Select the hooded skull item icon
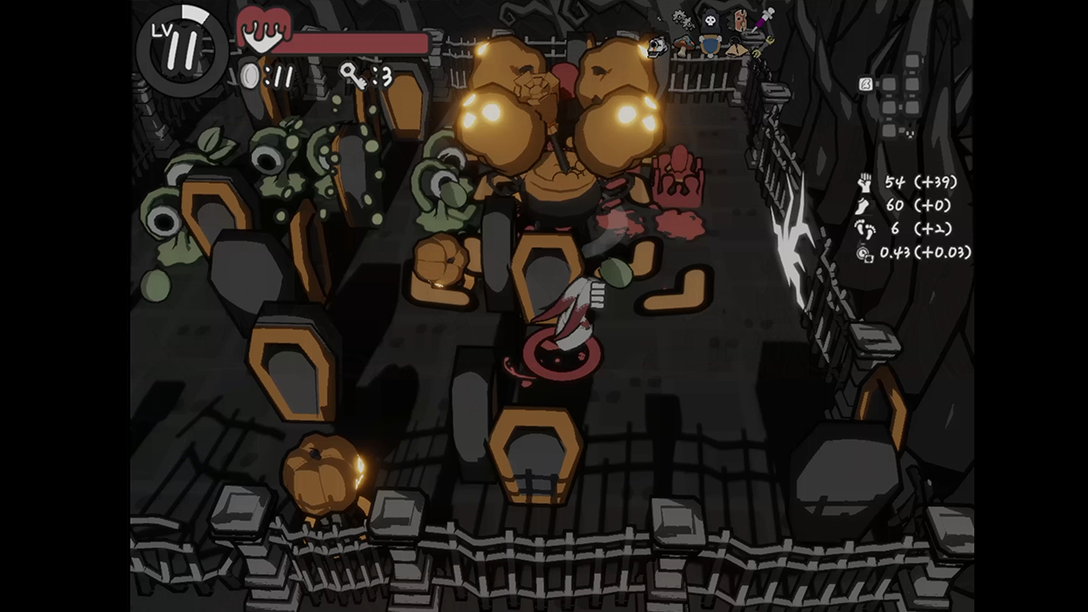Image resolution: width=1088 pixels, height=612 pixels. (x=710, y=21)
